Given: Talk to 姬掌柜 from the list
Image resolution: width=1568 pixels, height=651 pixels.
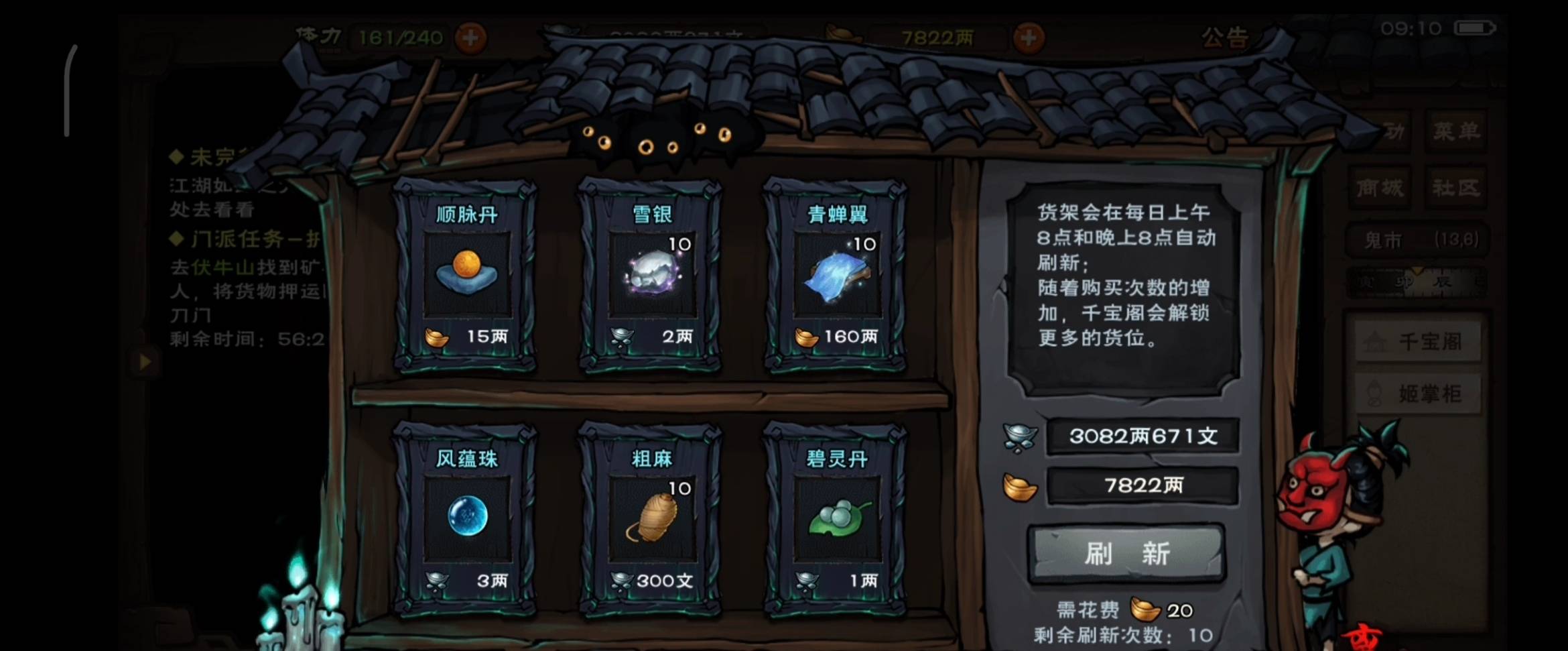Looking at the screenshot, I should [1417, 394].
